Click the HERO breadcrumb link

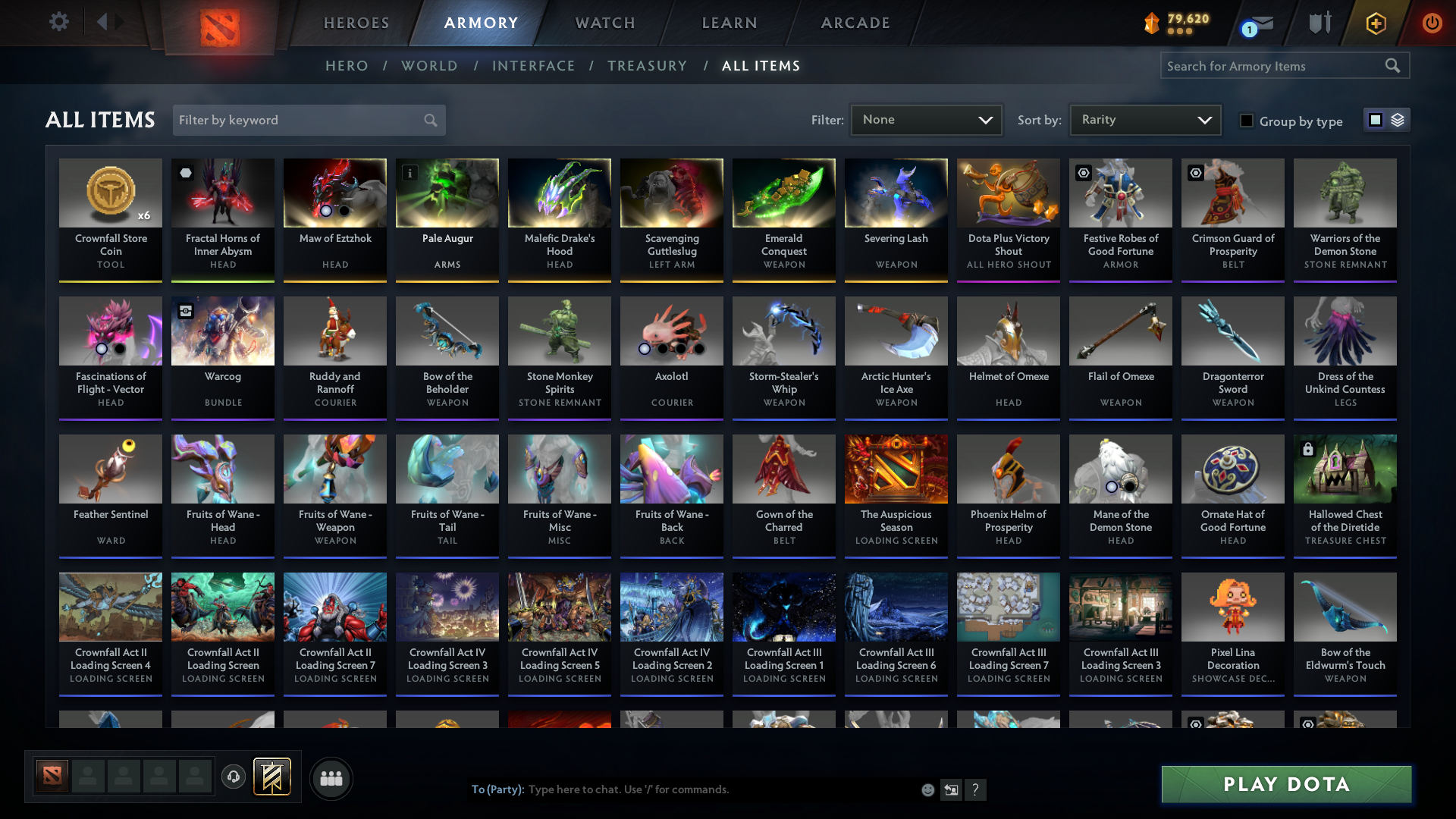347,66
